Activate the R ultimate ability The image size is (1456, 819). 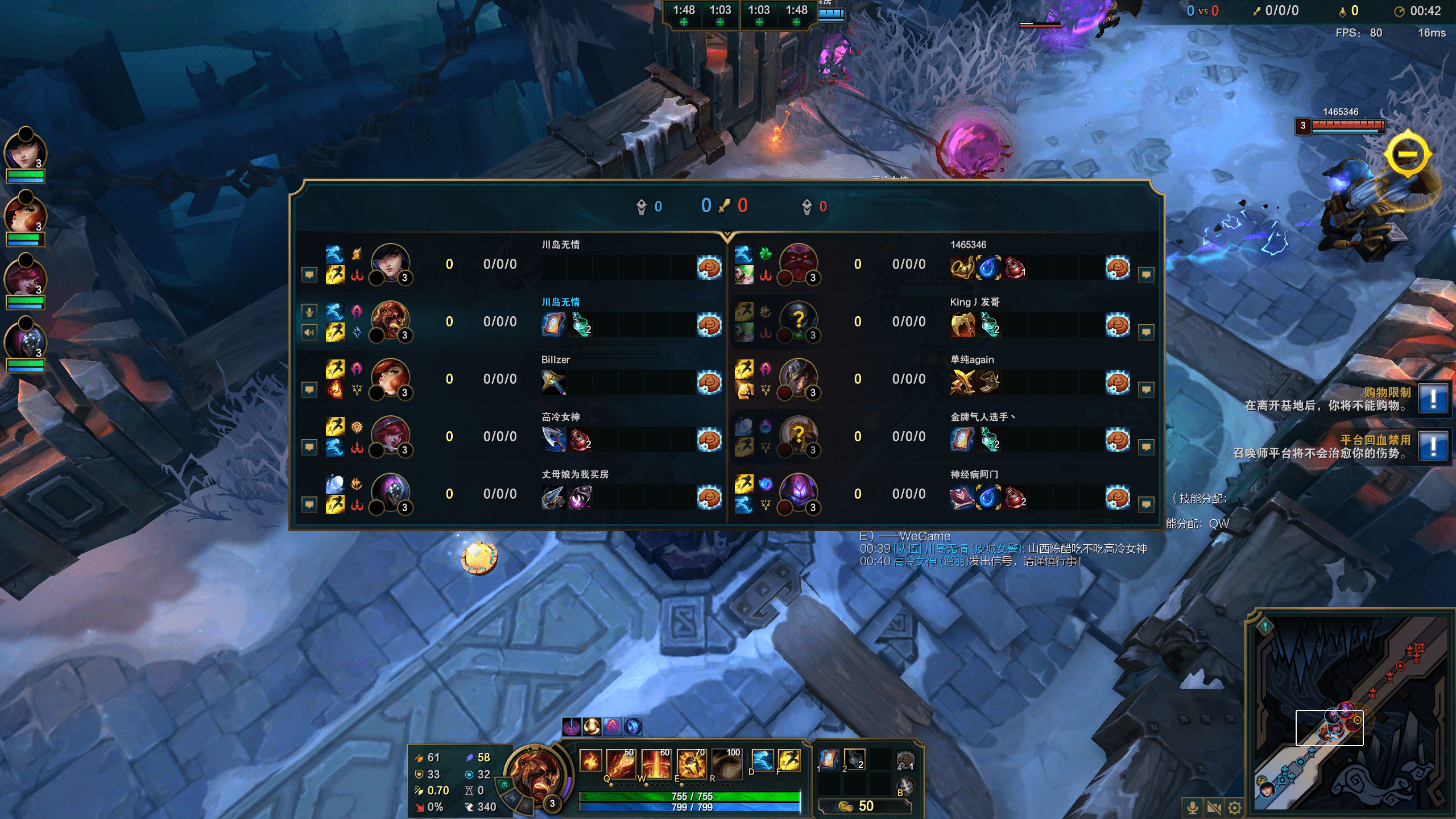click(726, 763)
